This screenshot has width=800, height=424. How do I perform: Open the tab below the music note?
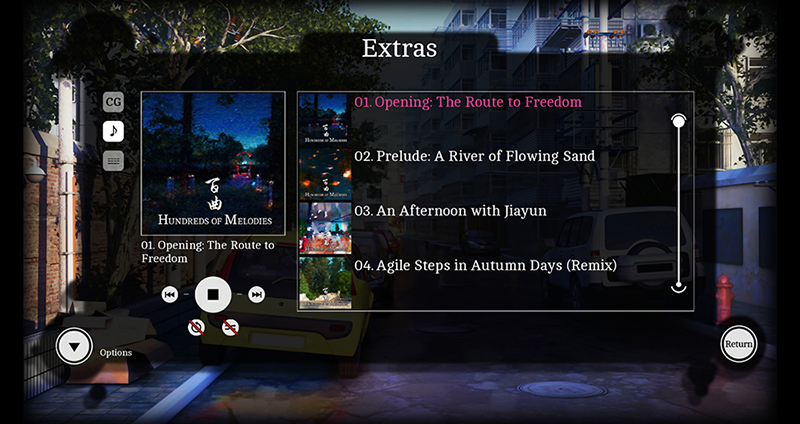pyautogui.click(x=114, y=160)
